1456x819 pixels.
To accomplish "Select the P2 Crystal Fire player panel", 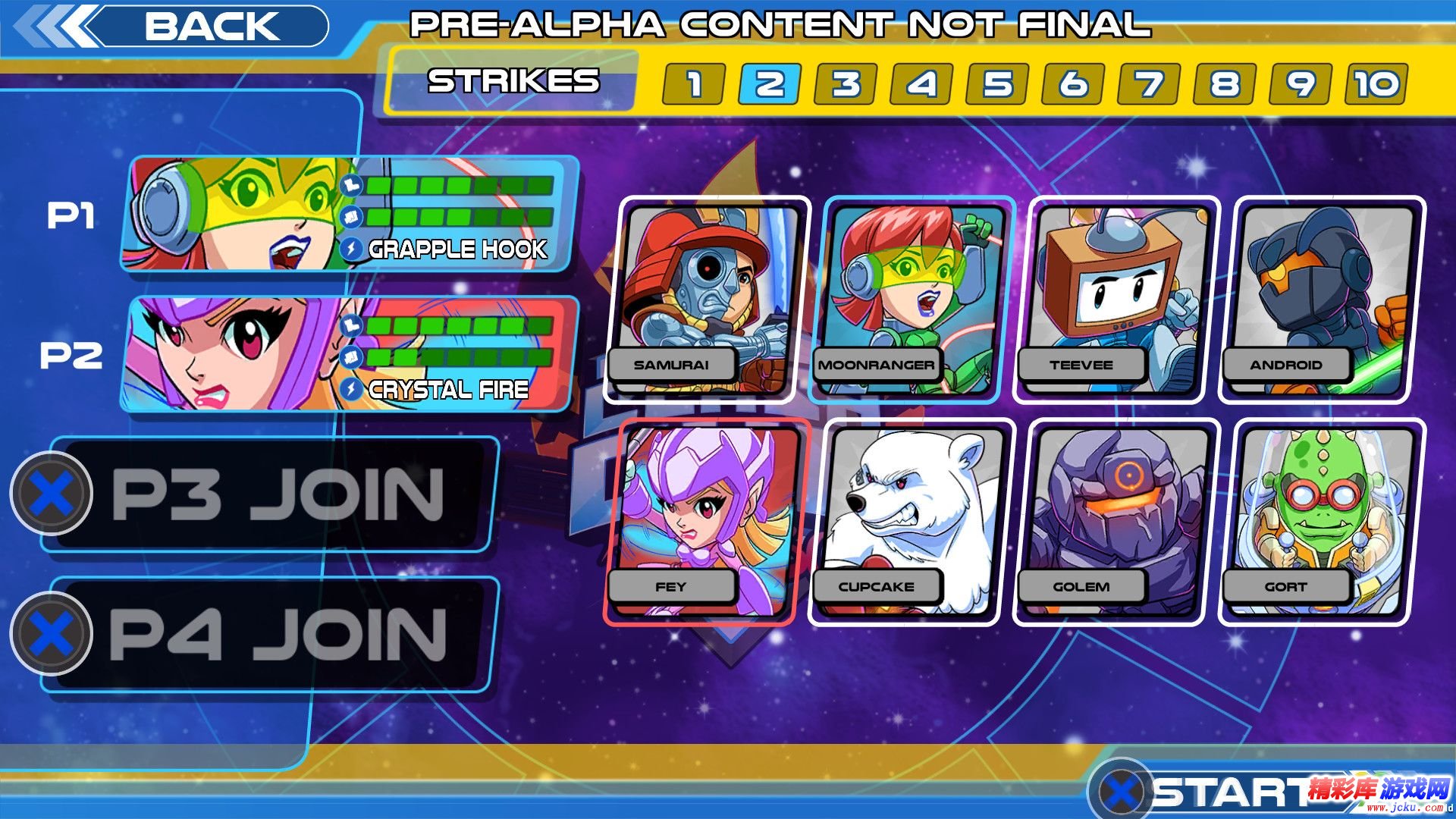I will (349, 354).
